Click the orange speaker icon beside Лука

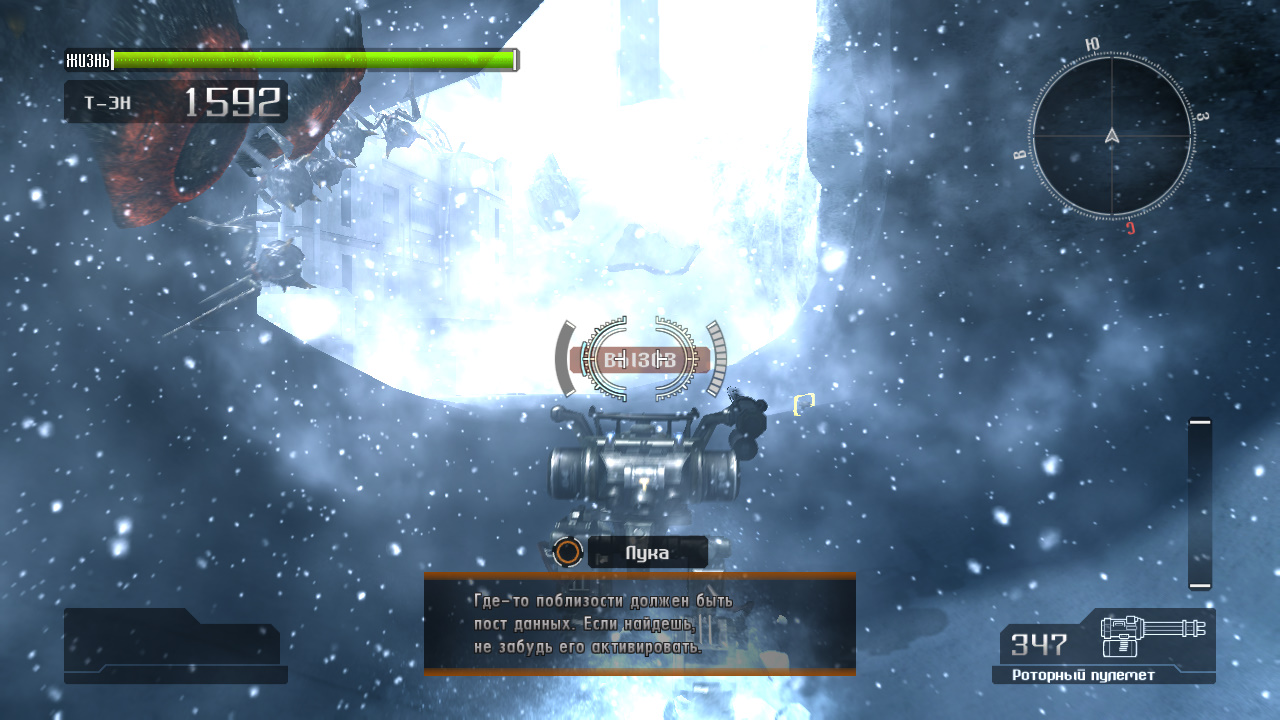tap(568, 552)
